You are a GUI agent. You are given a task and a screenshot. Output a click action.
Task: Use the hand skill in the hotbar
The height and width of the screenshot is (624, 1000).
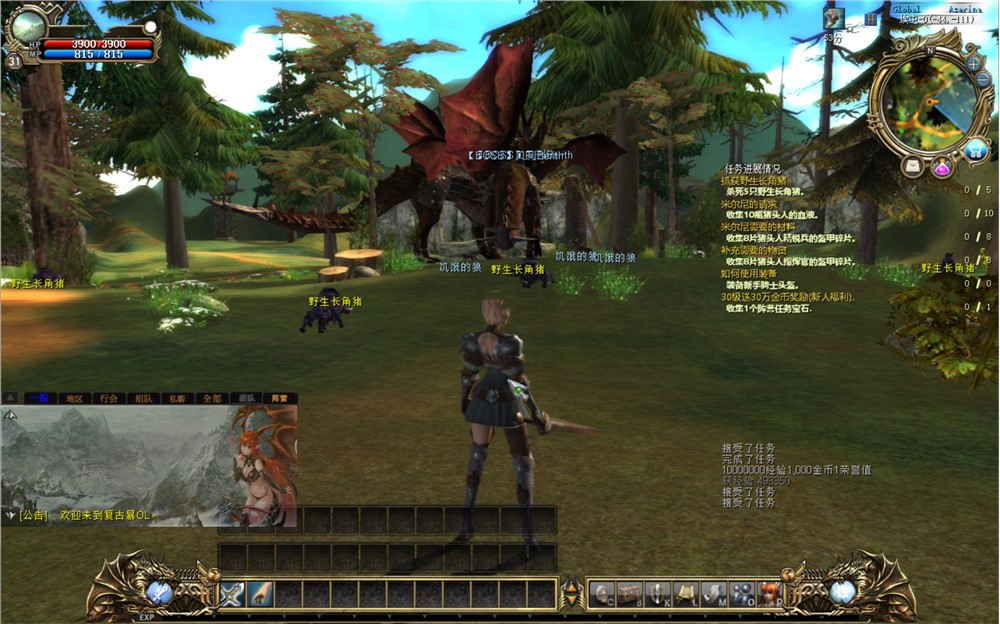[x=260, y=593]
